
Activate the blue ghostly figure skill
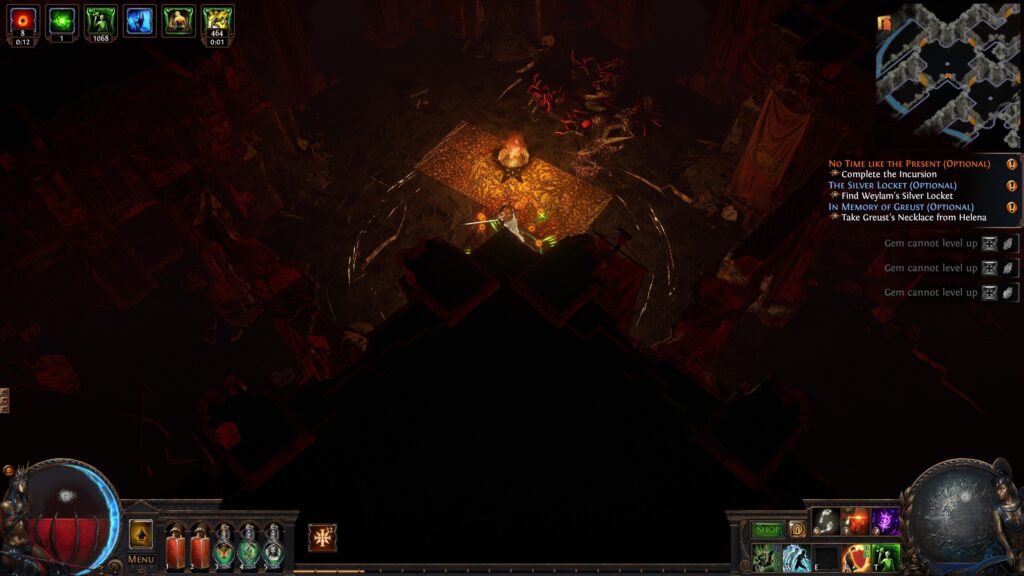tap(797, 558)
